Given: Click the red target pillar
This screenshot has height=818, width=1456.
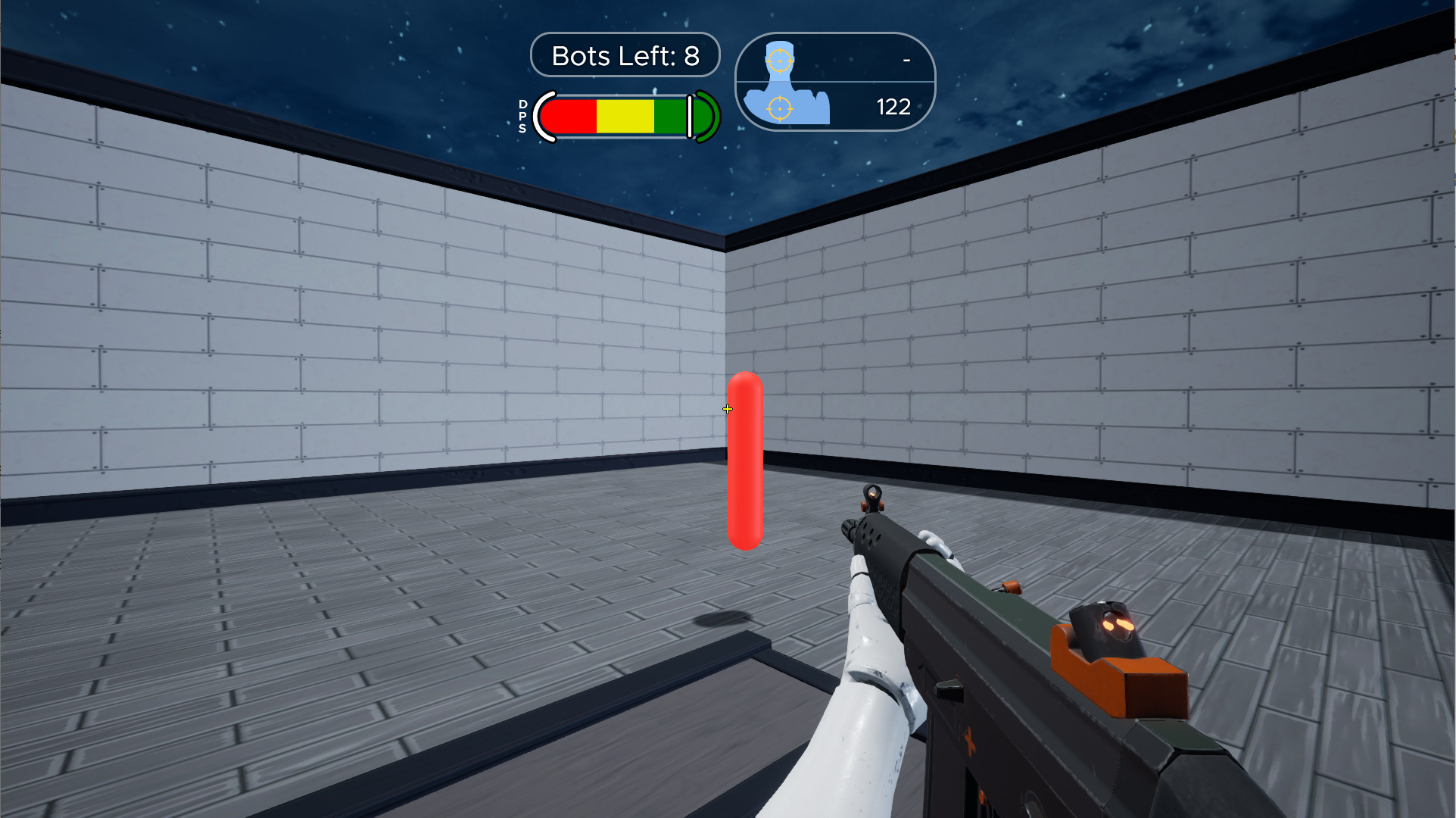Looking at the screenshot, I should tap(744, 458).
